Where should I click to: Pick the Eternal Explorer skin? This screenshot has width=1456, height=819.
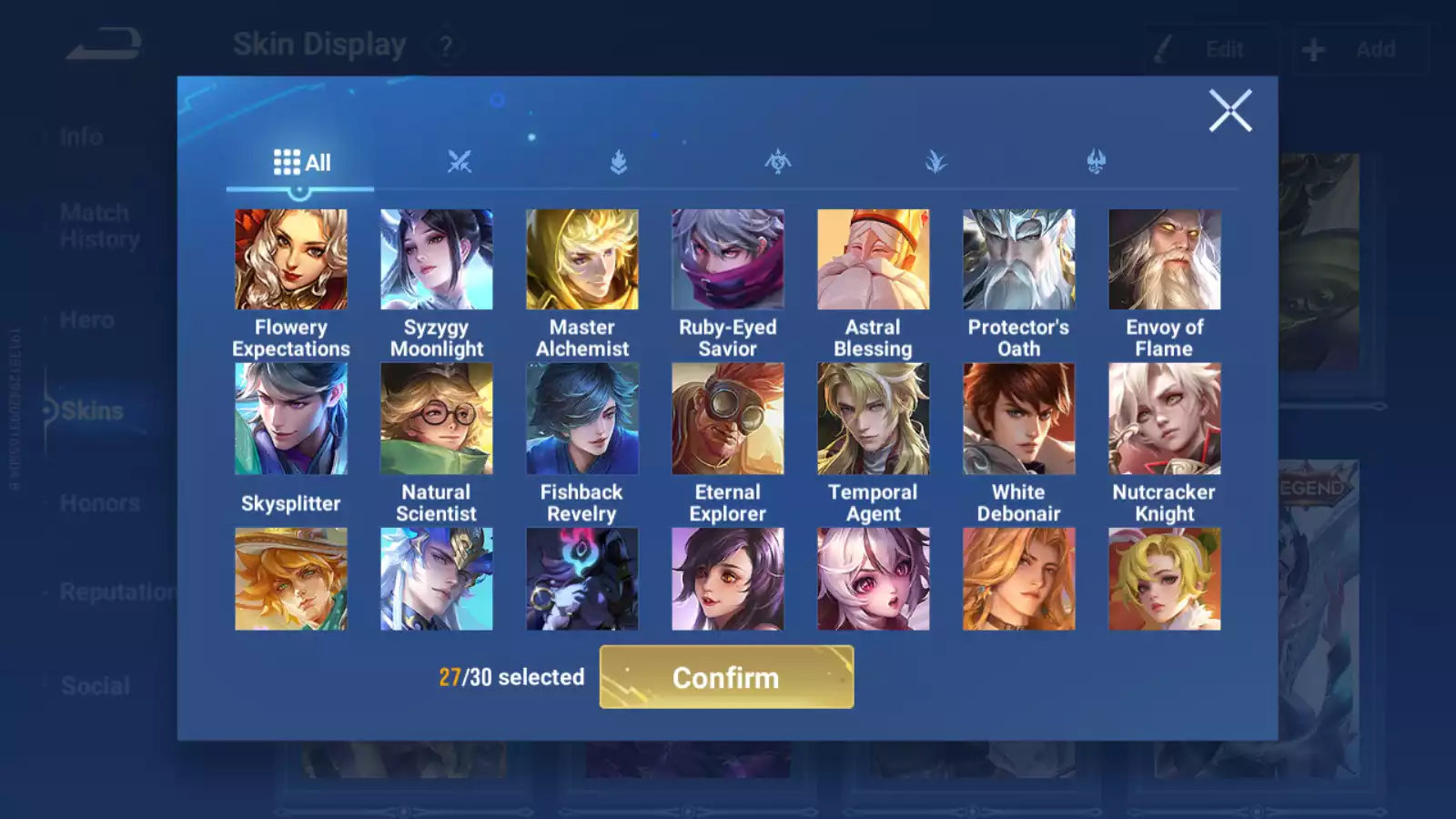point(728,420)
